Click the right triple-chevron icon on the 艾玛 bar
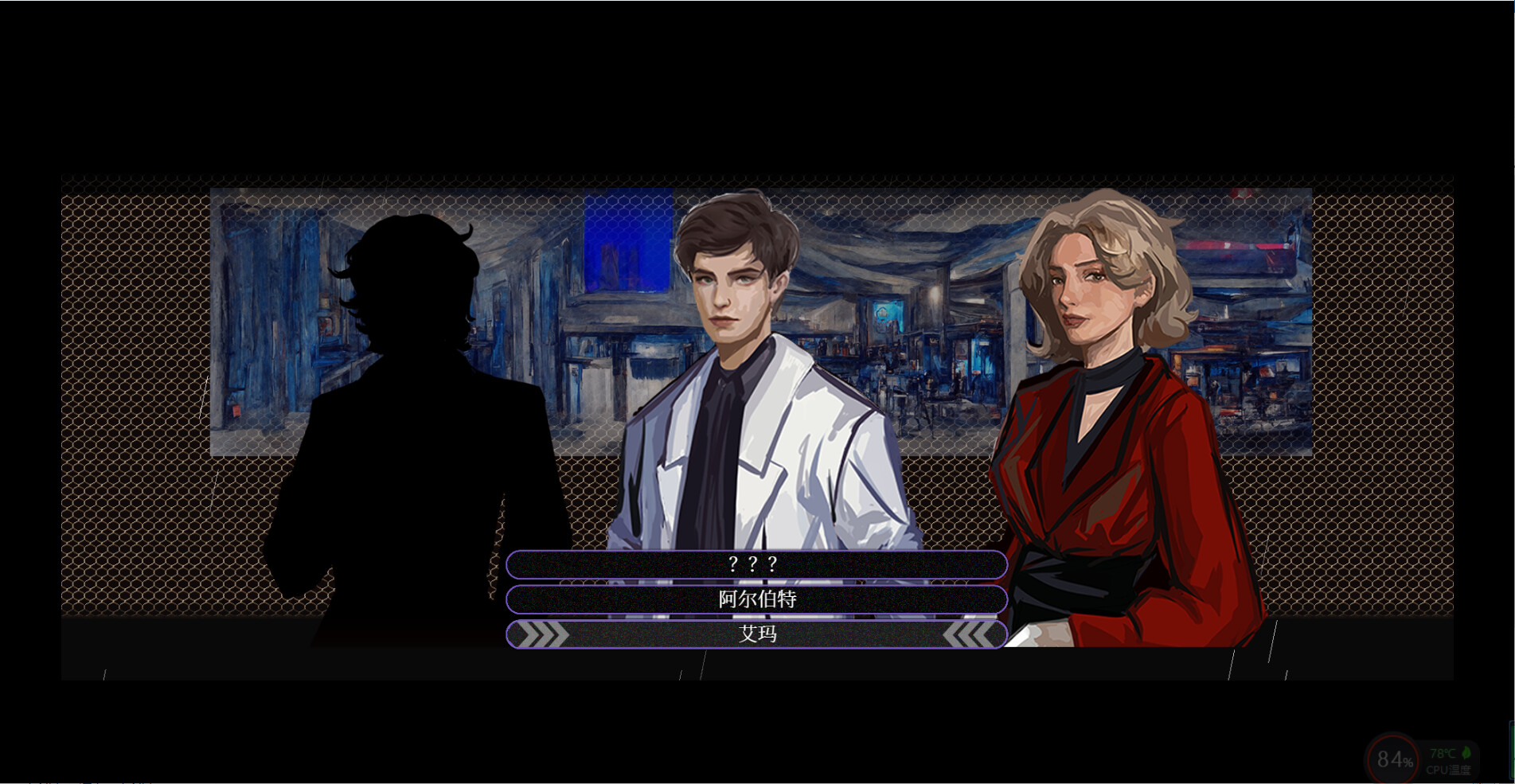Viewport: 1515px width, 784px height. 971,635
